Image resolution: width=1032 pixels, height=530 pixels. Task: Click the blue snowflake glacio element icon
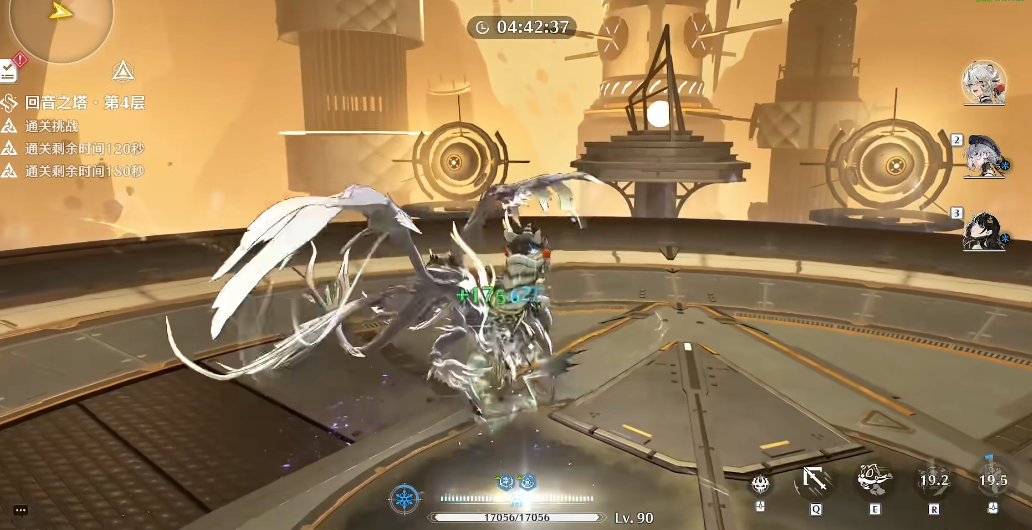pyautogui.click(x=404, y=498)
